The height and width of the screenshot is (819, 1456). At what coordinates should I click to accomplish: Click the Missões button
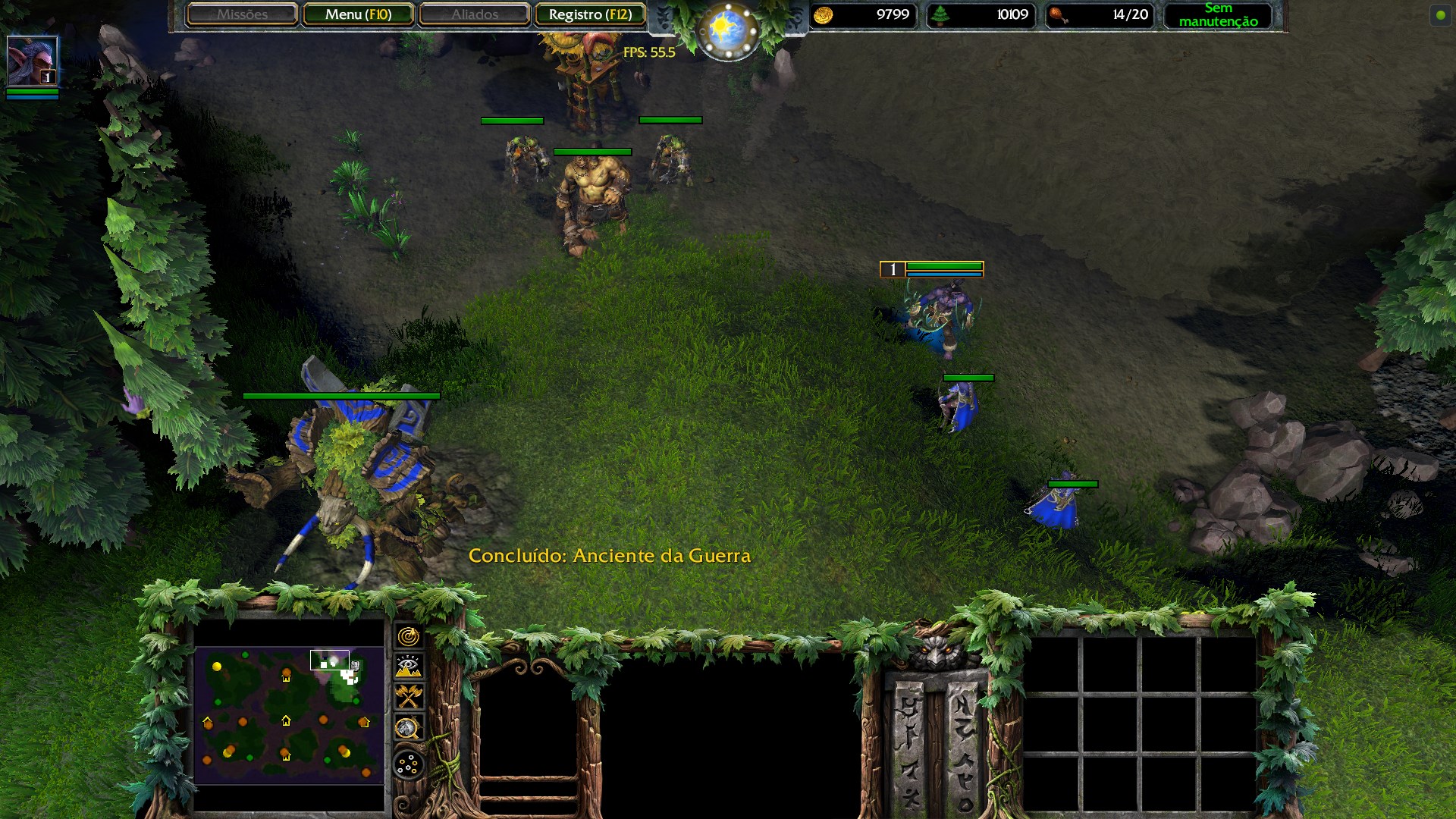tap(242, 14)
